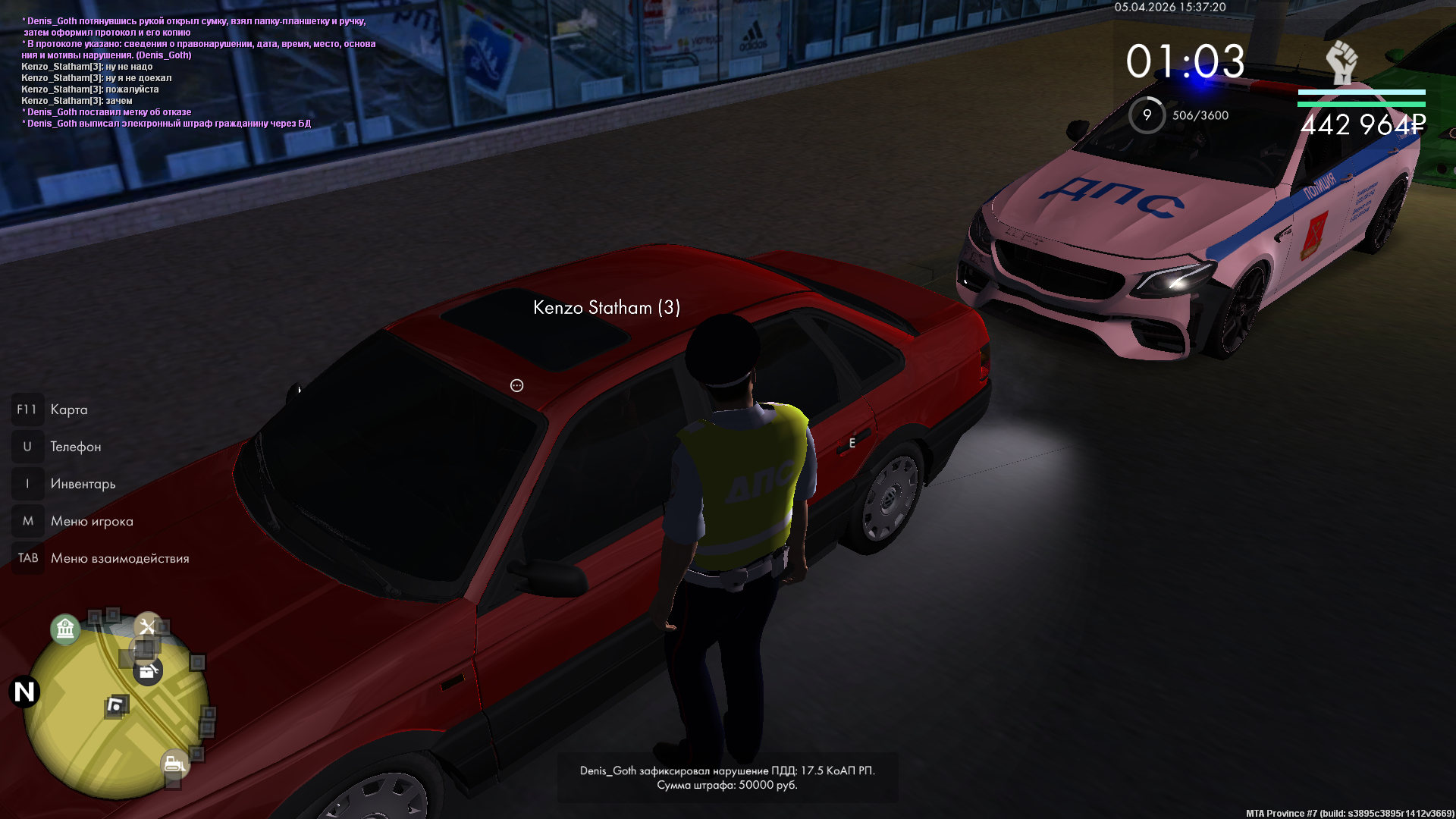This screenshot has width=1456, height=819.
Task: Open Меню взаимодействия entry
Action: (x=119, y=558)
